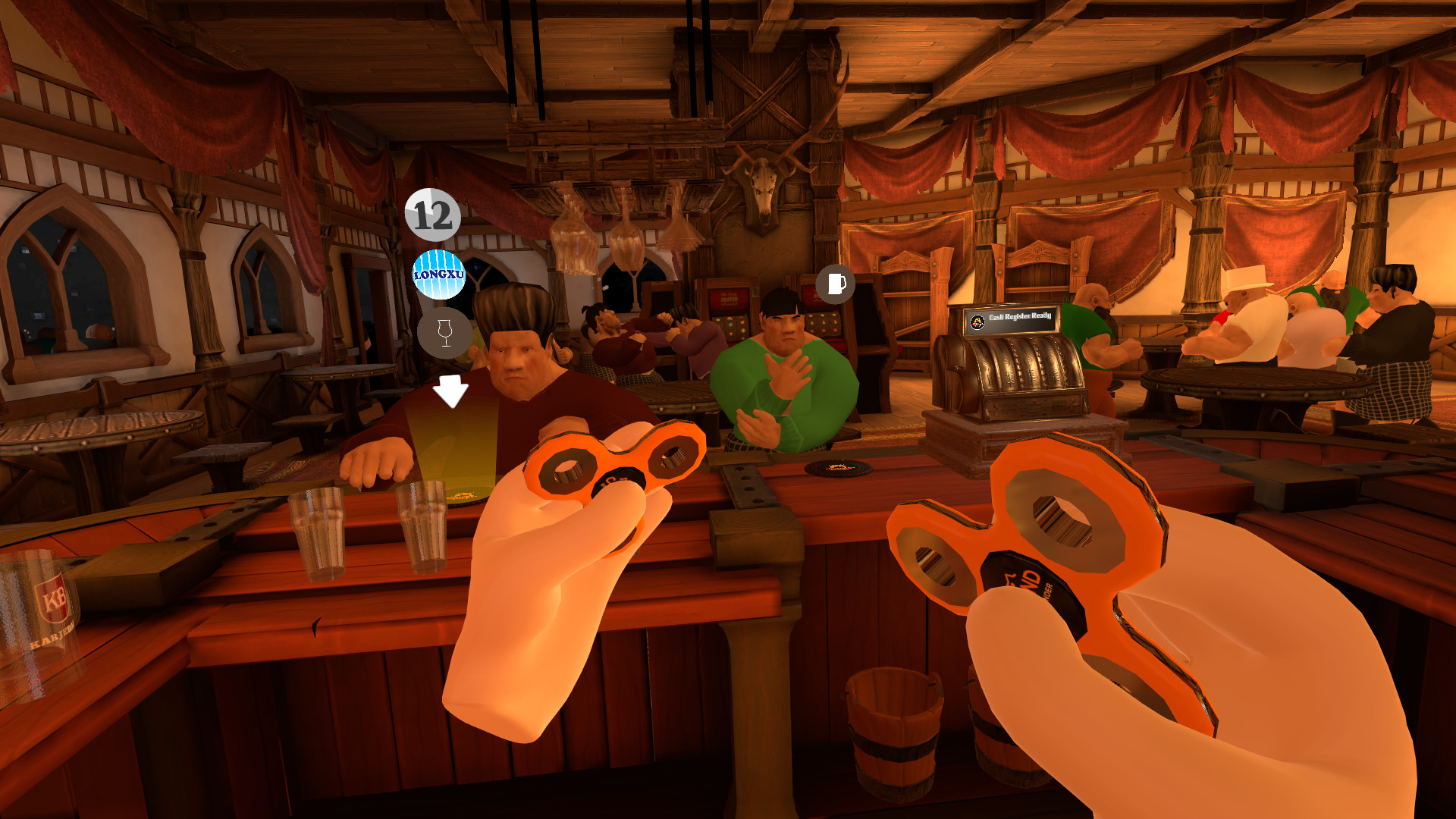Click the white arrow marker over the customer
The image size is (1456, 819).
(x=450, y=391)
